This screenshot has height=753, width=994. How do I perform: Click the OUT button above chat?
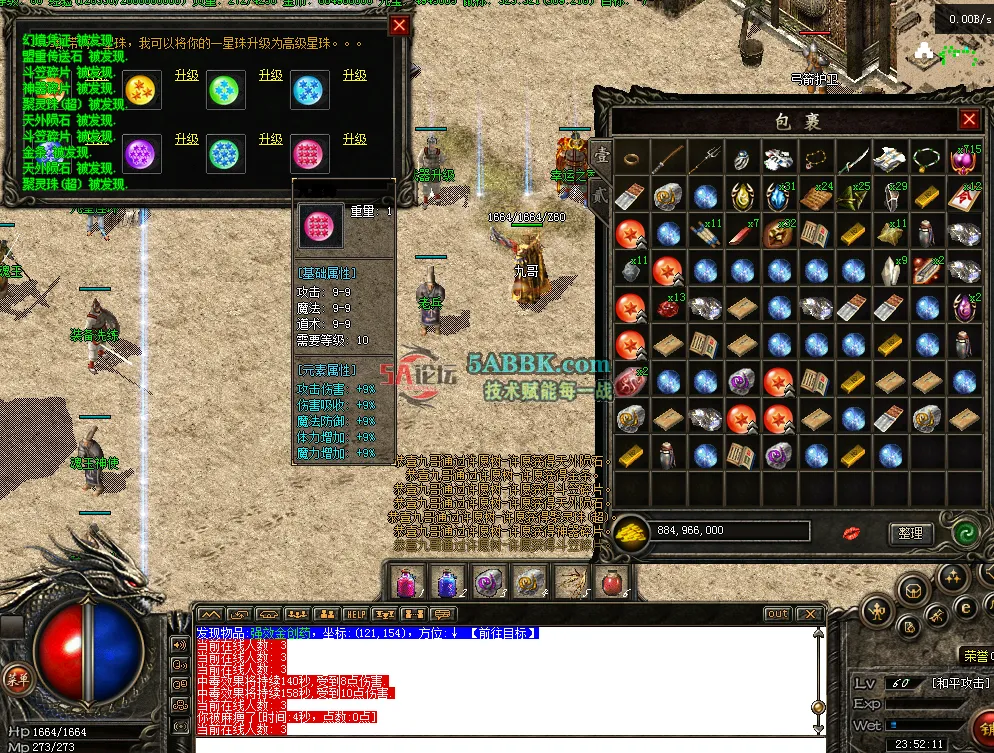point(777,614)
